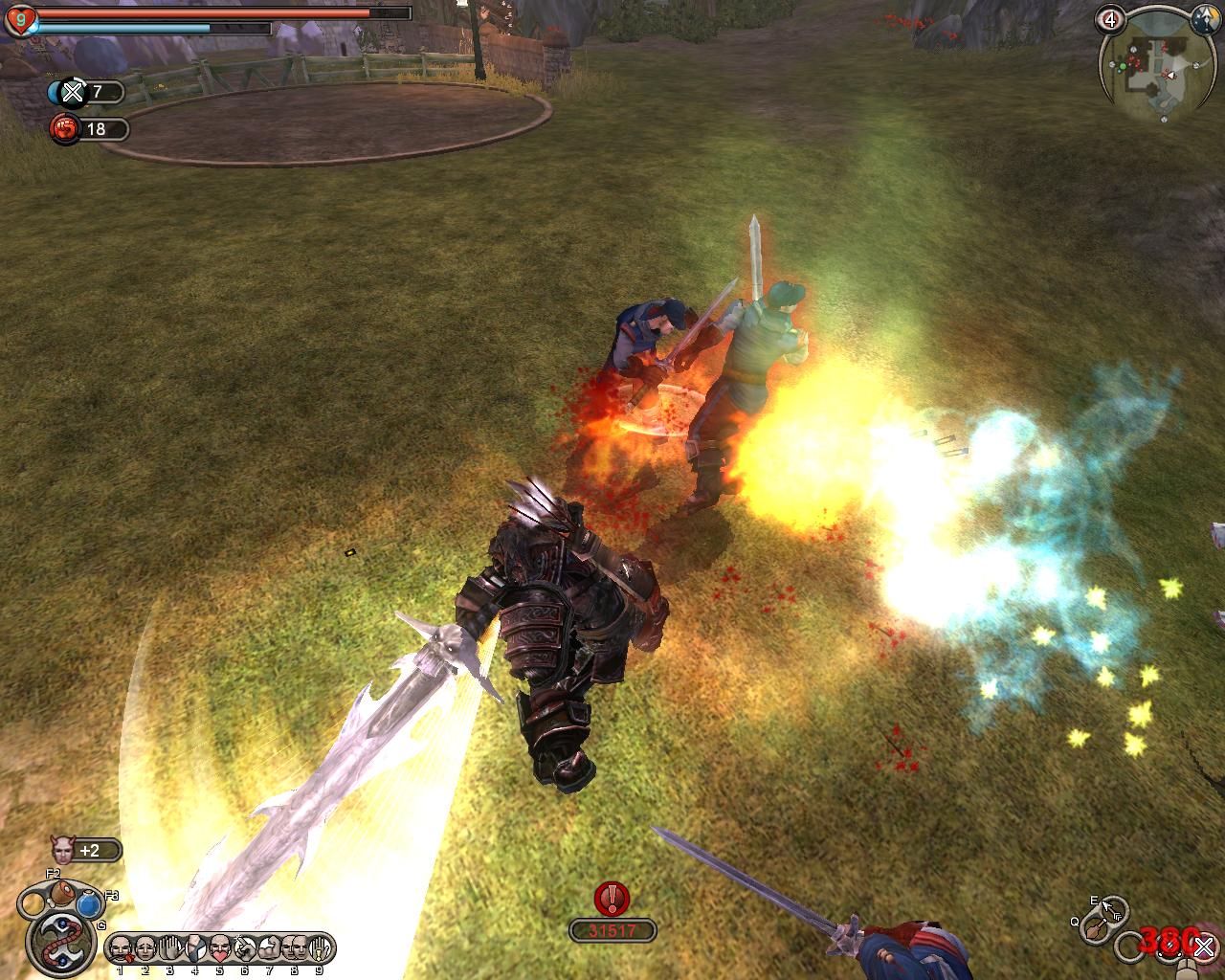Equip the bow arrow weapon slot
Screen dimensions: 1225x980
click(1111, 908)
